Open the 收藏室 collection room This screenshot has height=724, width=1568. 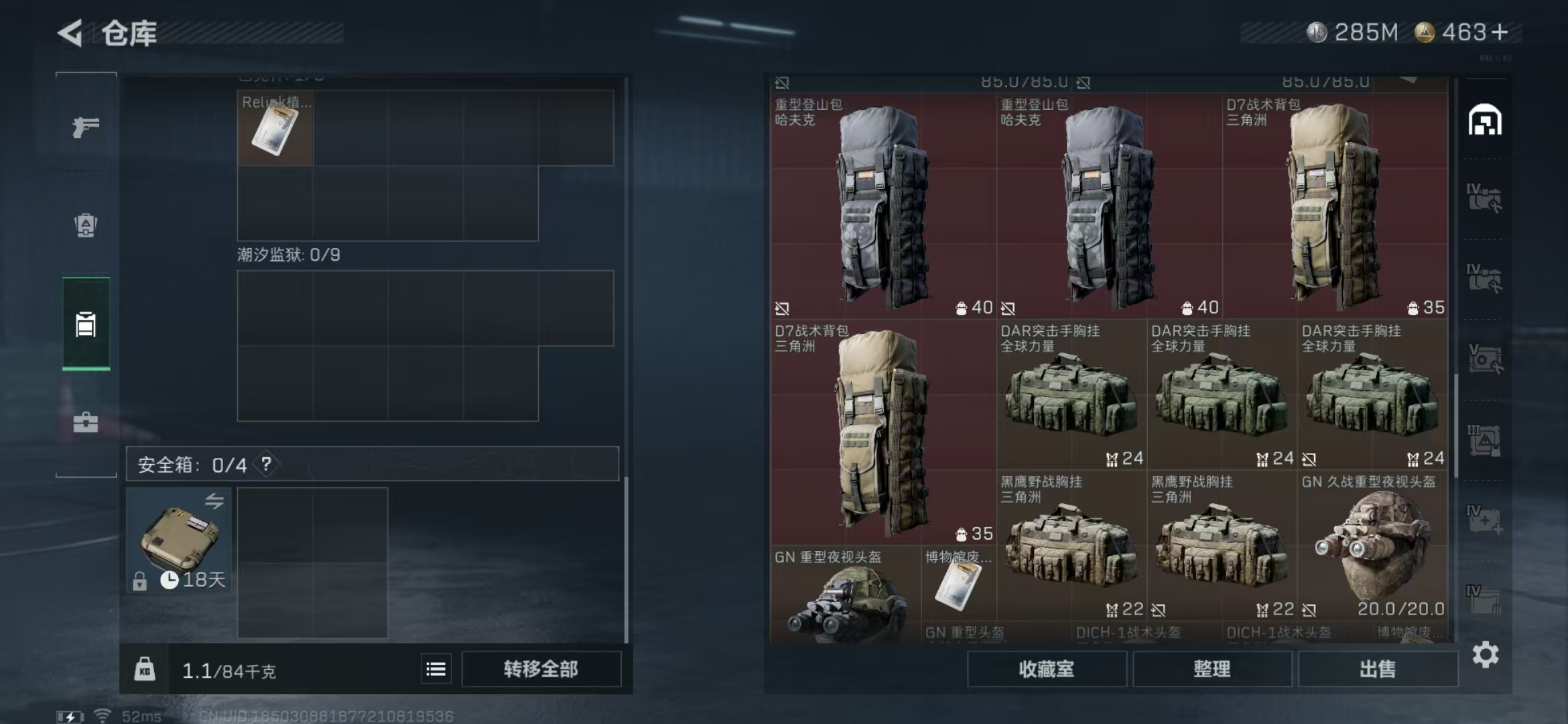[x=1046, y=669]
